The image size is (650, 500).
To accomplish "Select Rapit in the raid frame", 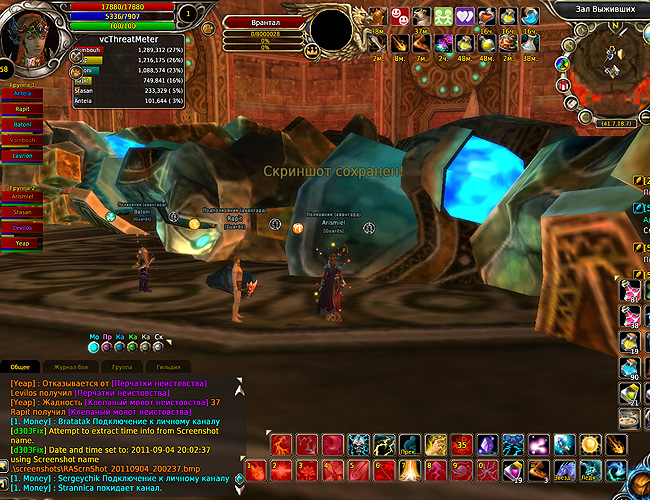I will (x=23, y=110).
